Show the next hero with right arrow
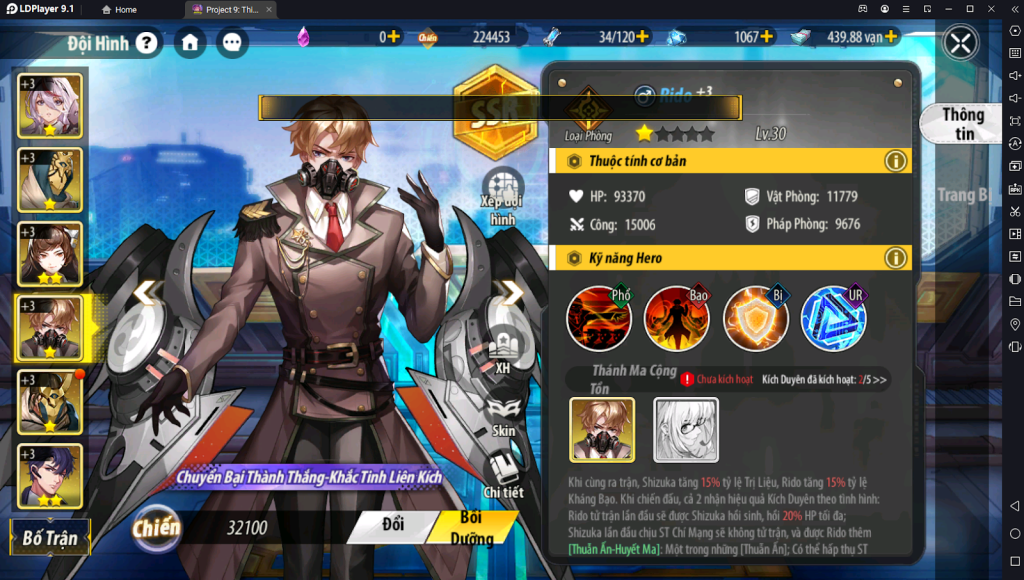The image size is (1024, 580). [x=512, y=293]
